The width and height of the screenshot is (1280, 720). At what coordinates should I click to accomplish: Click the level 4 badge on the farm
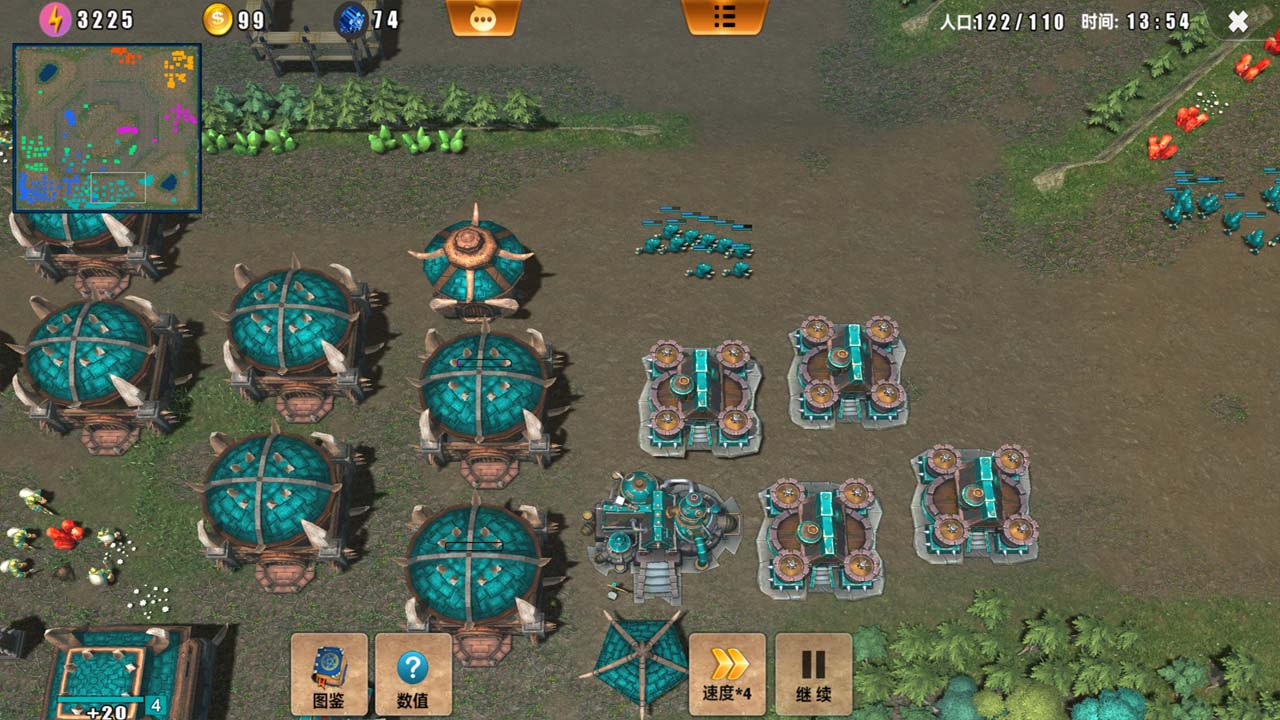tap(156, 705)
